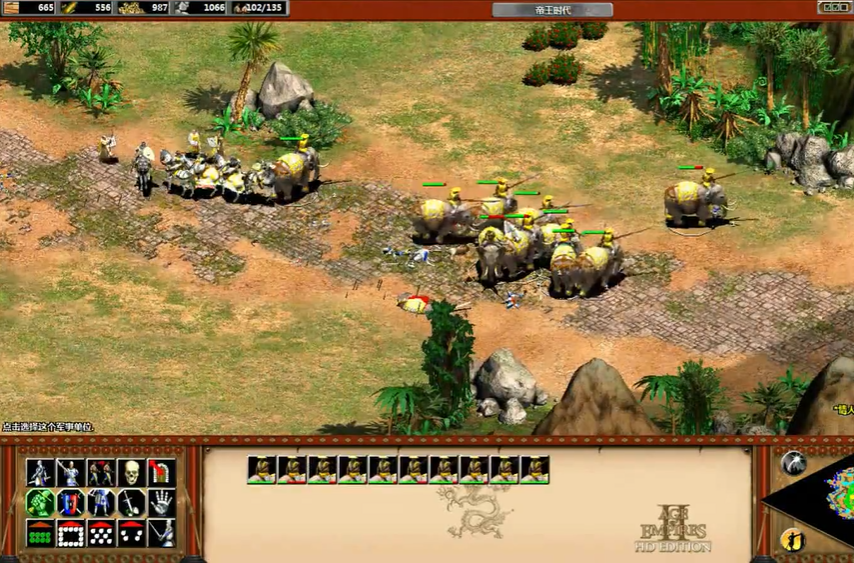
Task: Select the first elephant unit portrait
Action: (261, 470)
